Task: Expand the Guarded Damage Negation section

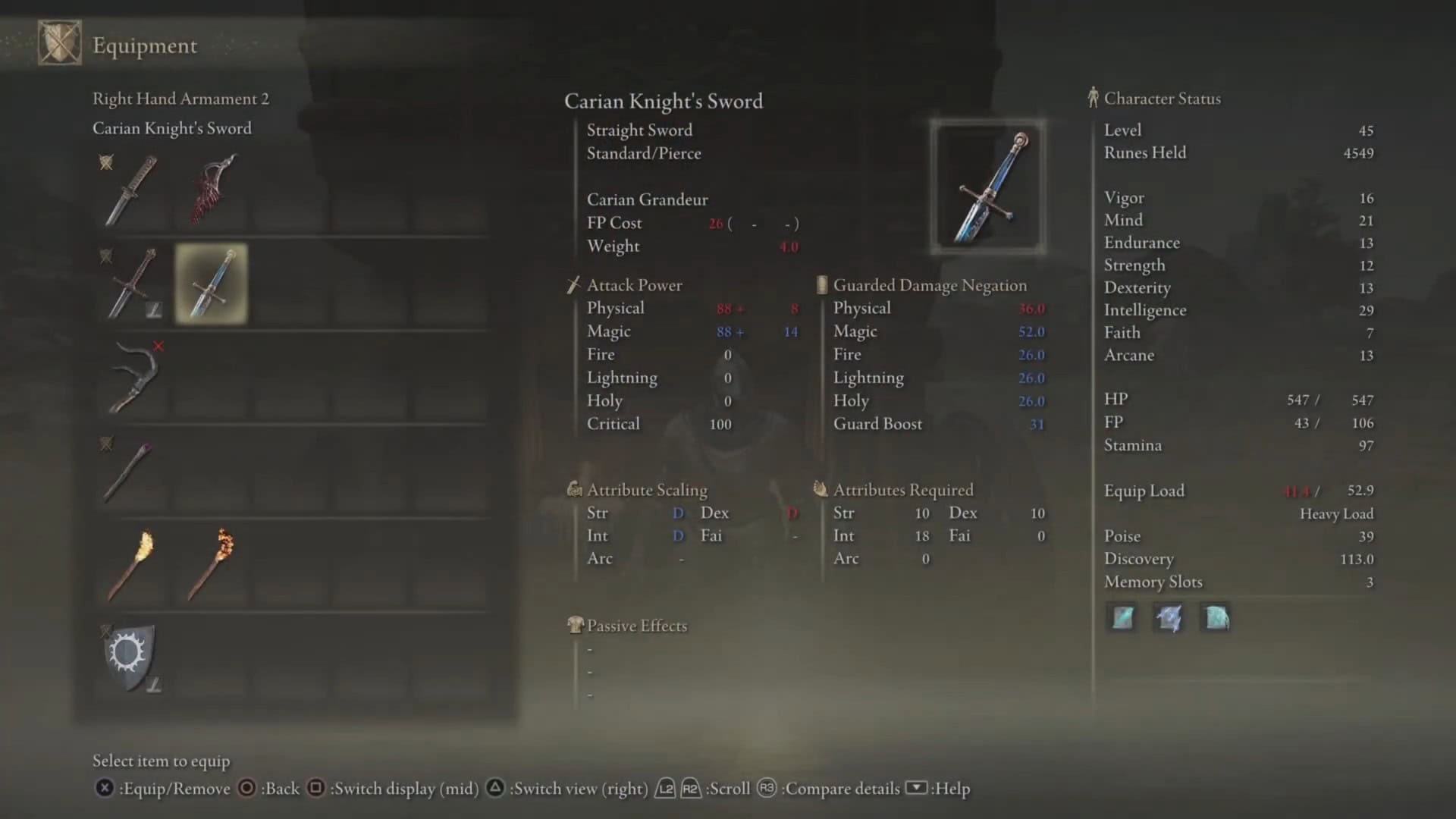Action: [930, 286]
